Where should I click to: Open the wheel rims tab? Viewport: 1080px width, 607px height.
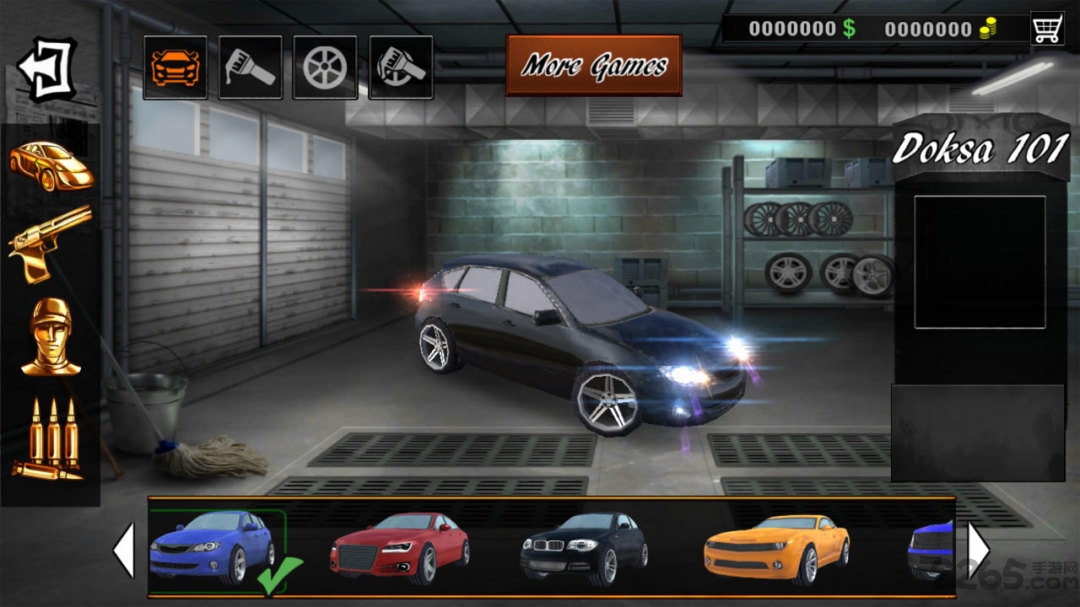click(325, 67)
